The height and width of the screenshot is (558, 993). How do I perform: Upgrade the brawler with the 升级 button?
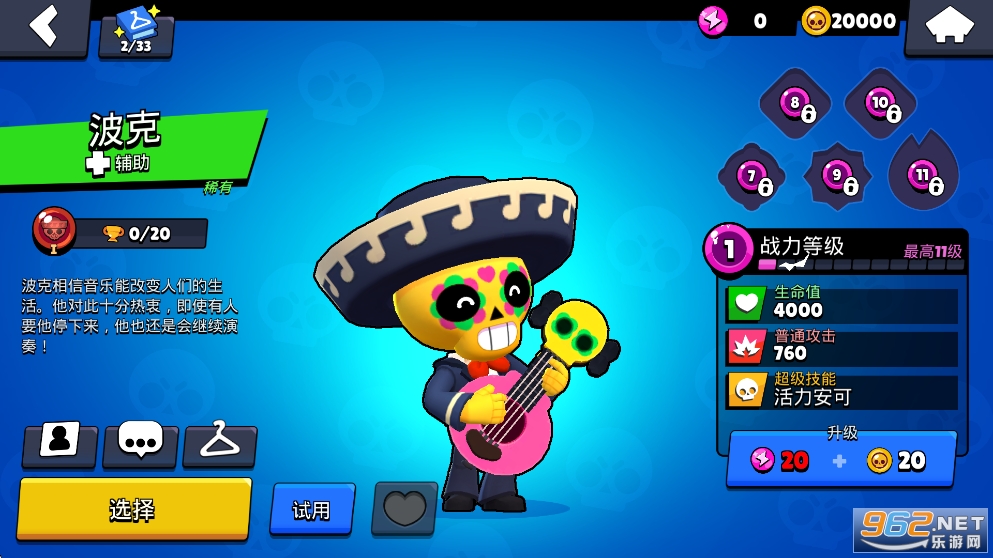point(840,459)
